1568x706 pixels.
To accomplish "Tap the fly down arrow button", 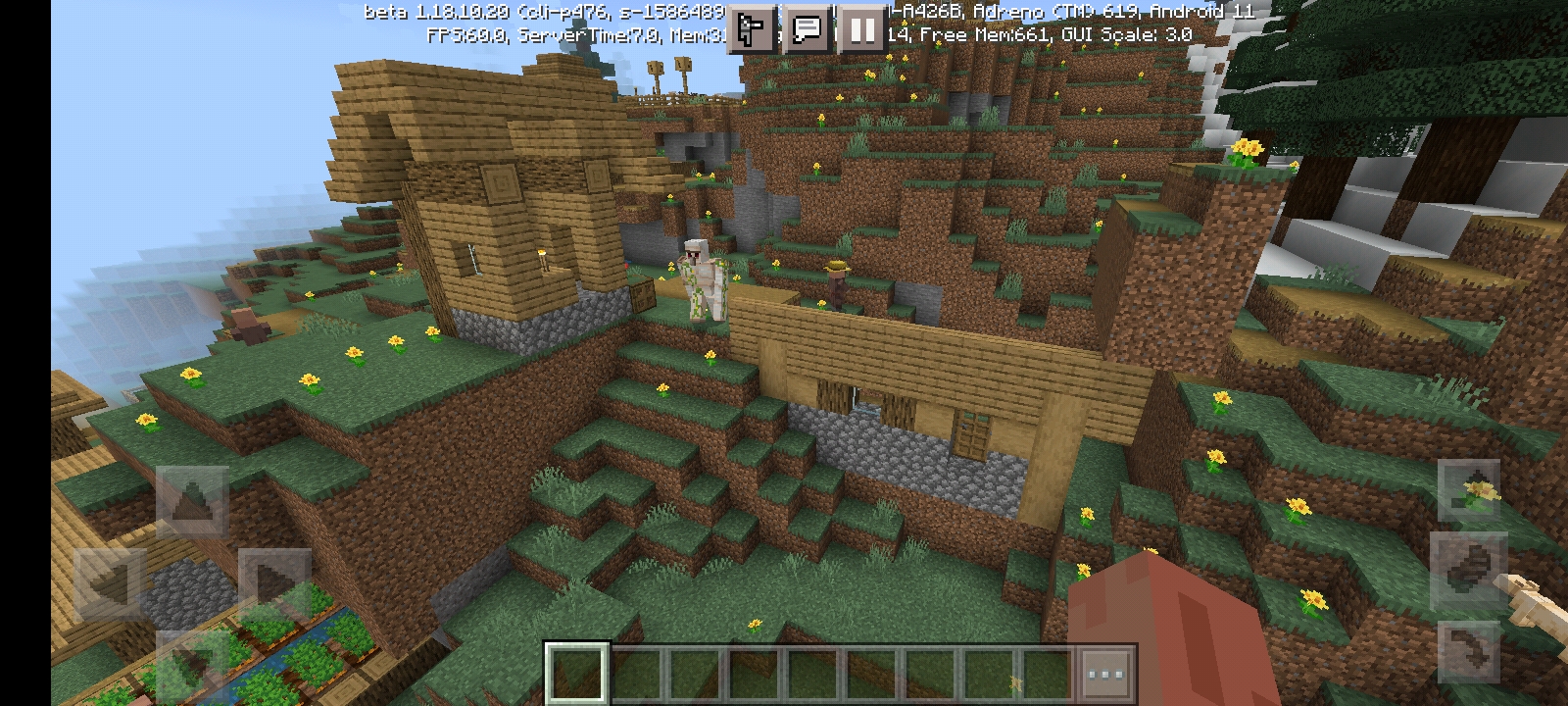I will (1468, 650).
